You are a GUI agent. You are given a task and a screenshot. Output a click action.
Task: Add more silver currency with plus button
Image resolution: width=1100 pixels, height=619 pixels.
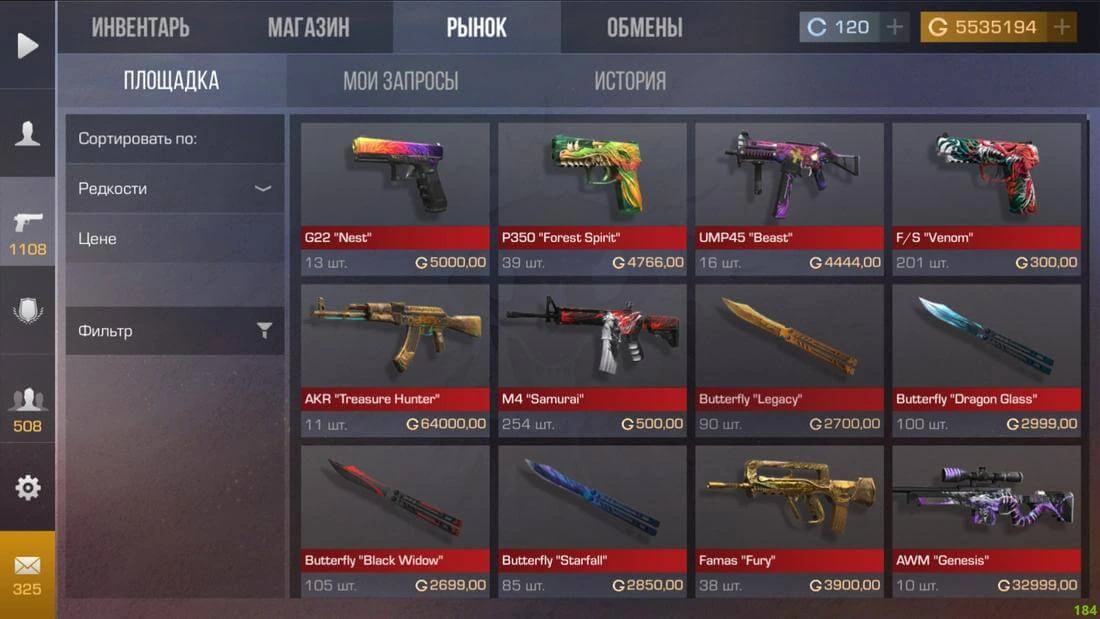(x=894, y=27)
